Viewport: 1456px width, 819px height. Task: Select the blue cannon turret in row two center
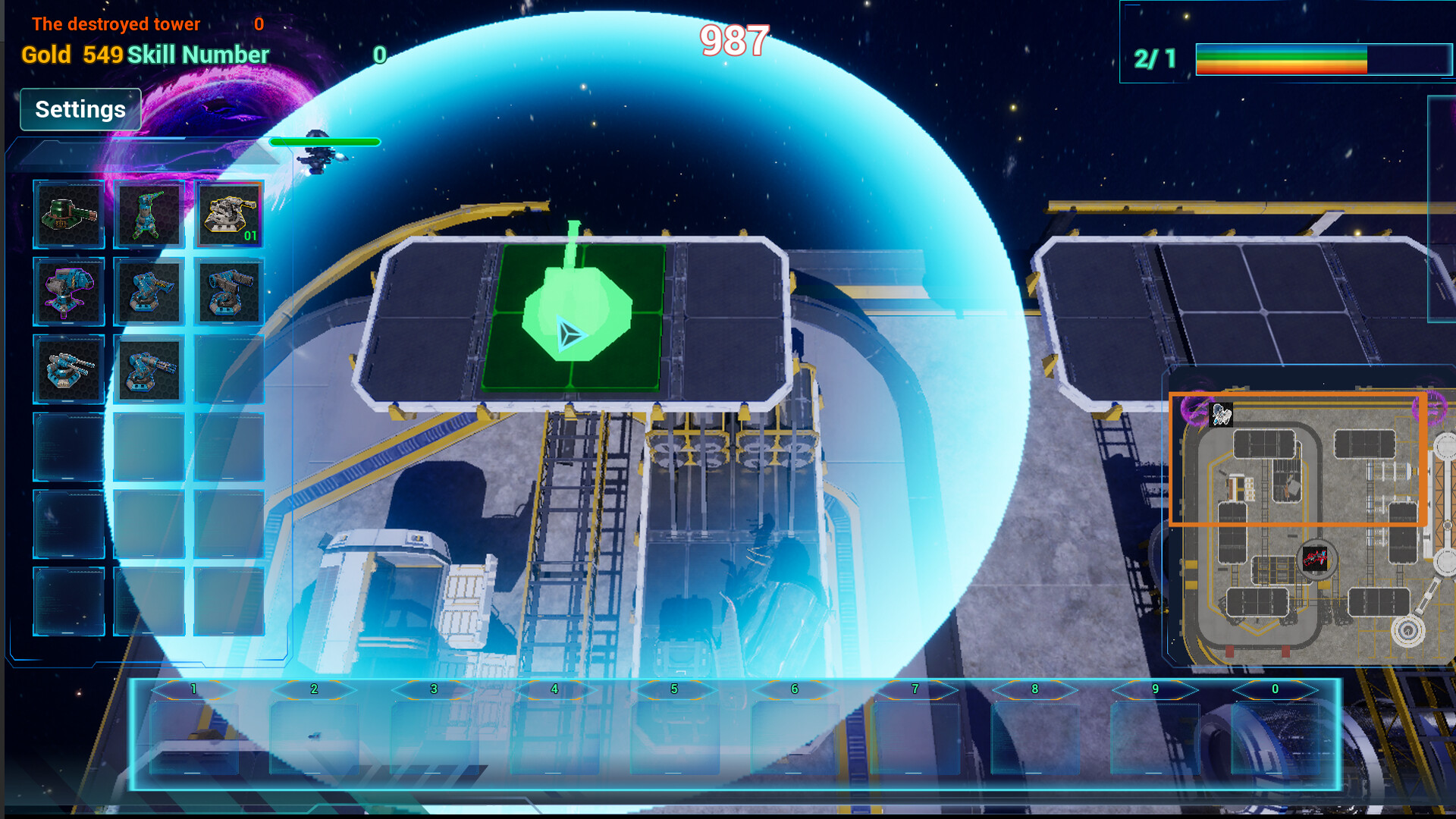[x=149, y=292]
